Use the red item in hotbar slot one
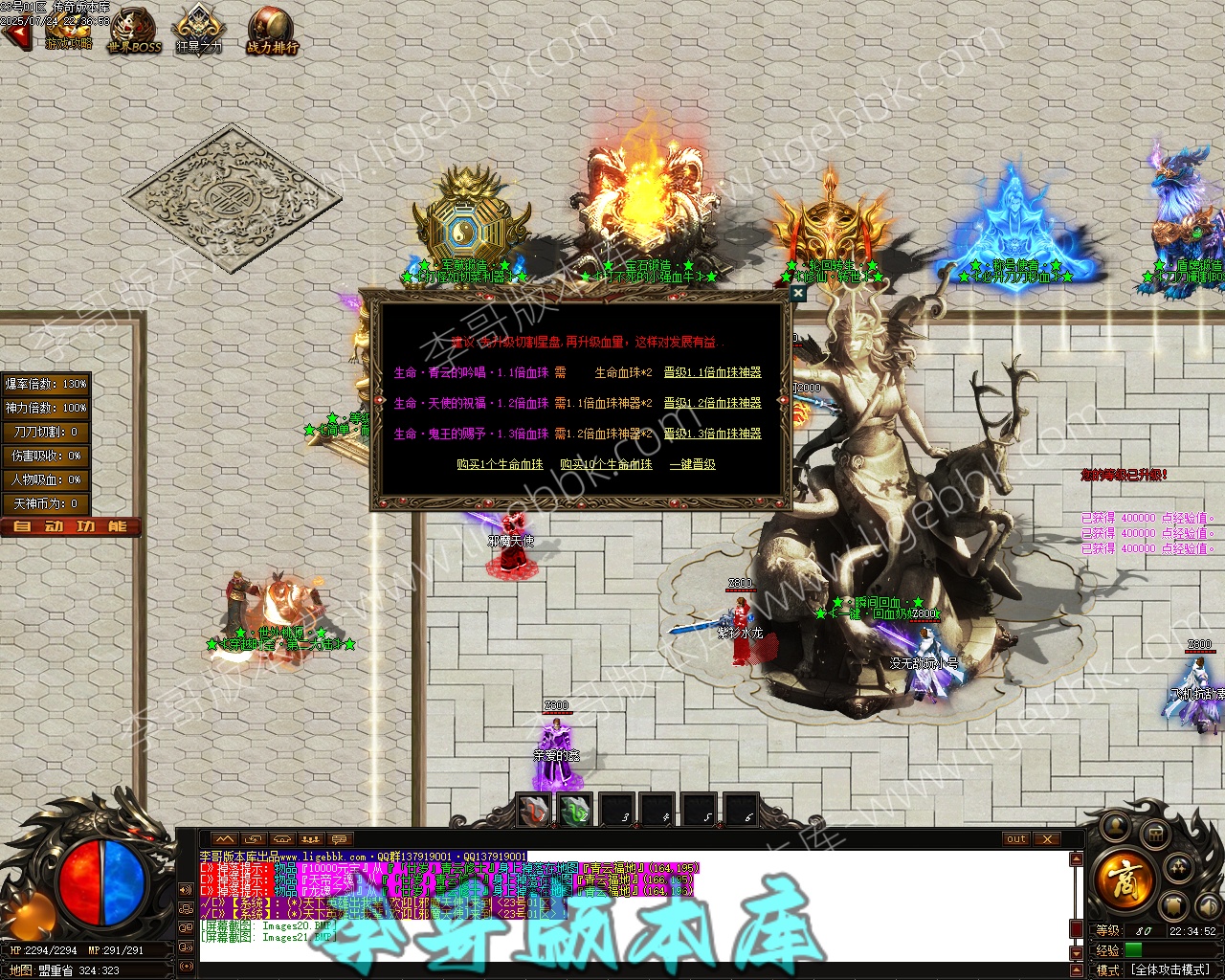Viewport: 1225px width, 980px height. 534,811
